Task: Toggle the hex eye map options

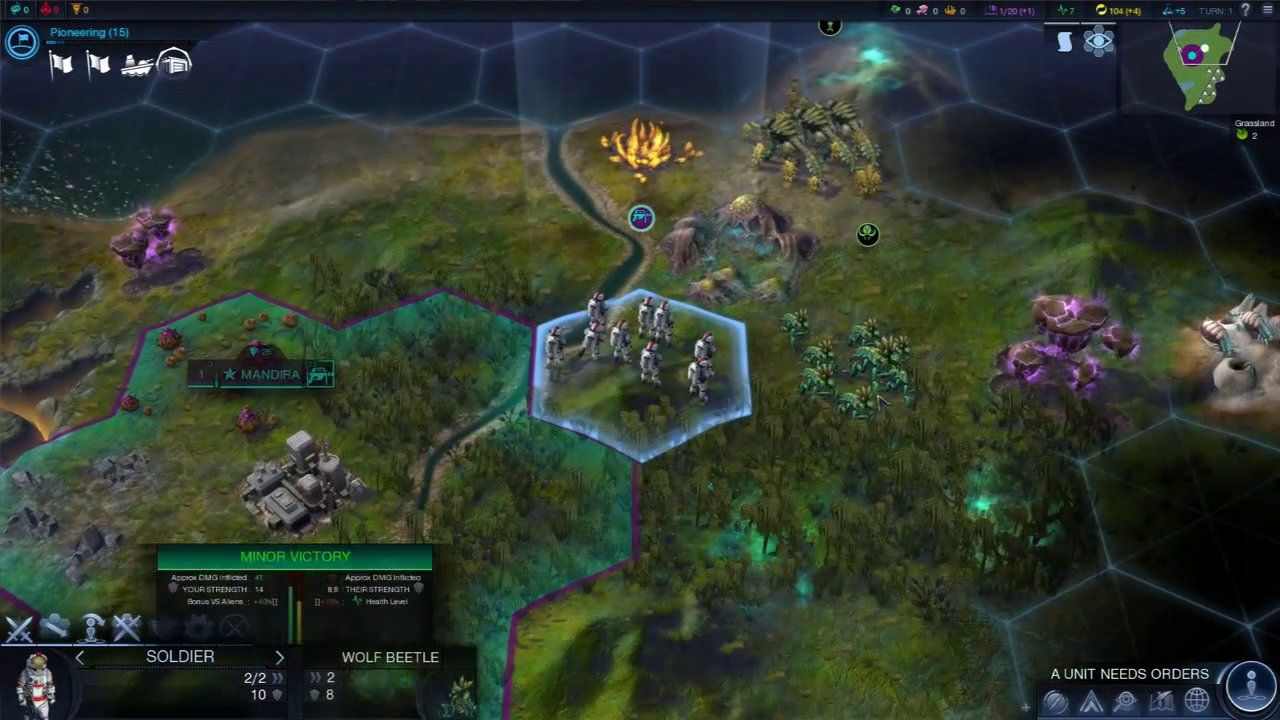Action: point(1098,42)
